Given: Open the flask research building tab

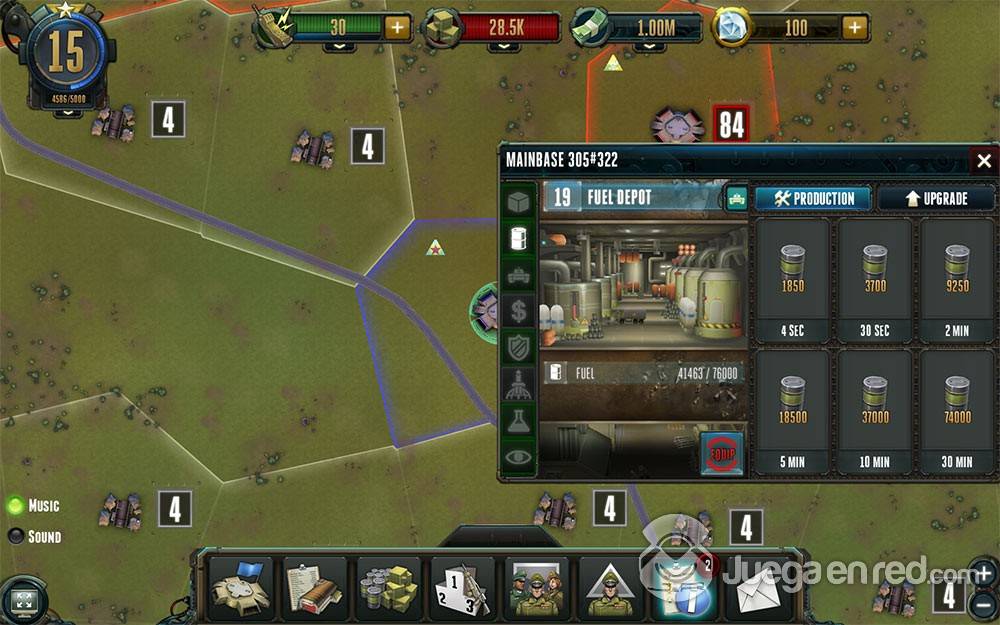Looking at the screenshot, I should [x=518, y=421].
